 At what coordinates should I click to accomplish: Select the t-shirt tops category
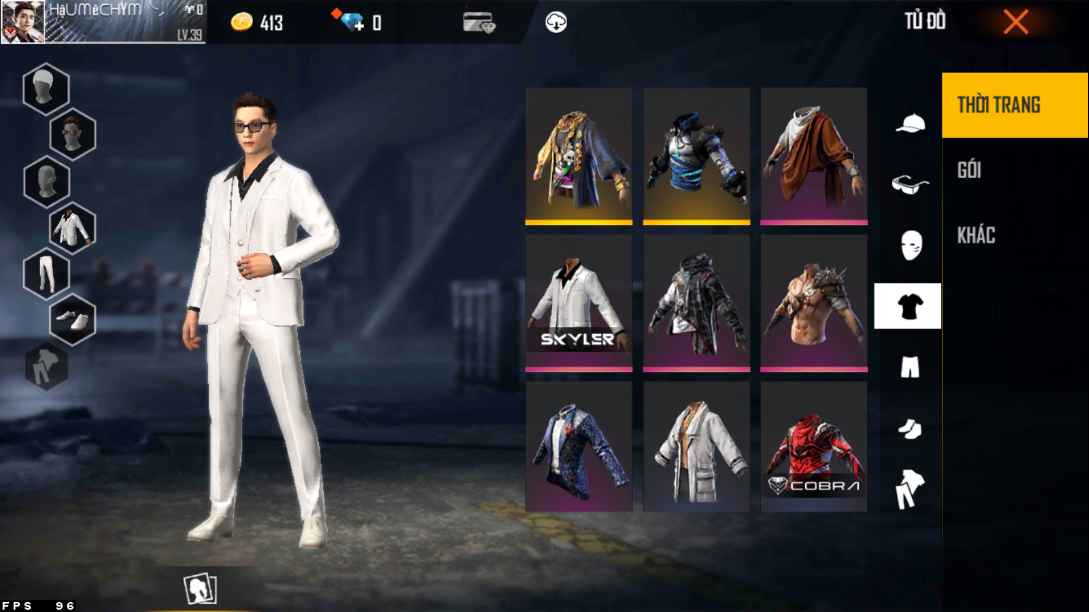pos(908,306)
